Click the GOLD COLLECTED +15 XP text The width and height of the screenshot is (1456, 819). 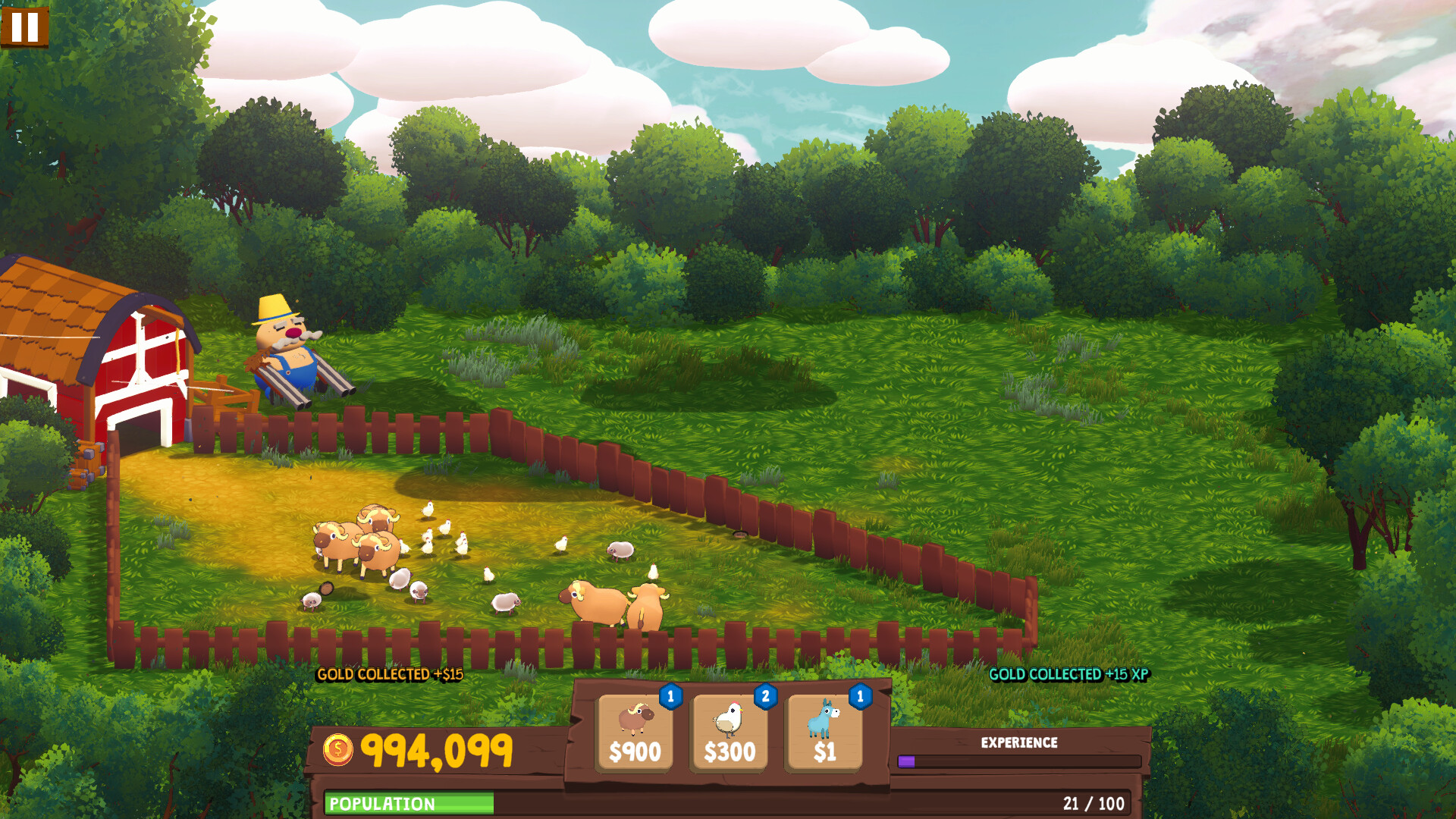tap(1068, 673)
